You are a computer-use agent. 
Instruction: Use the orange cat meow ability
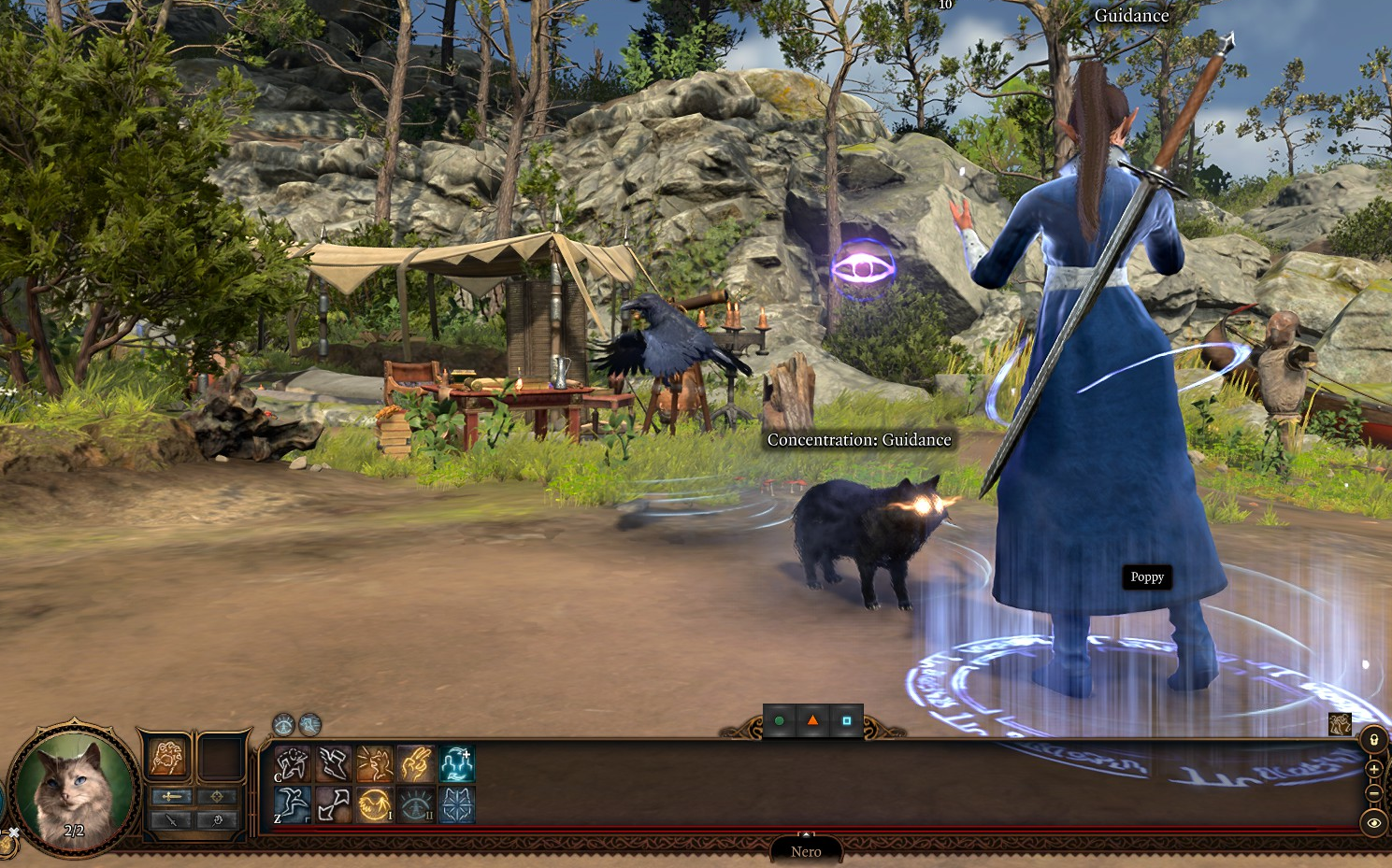pyautogui.click(x=375, y=763)
